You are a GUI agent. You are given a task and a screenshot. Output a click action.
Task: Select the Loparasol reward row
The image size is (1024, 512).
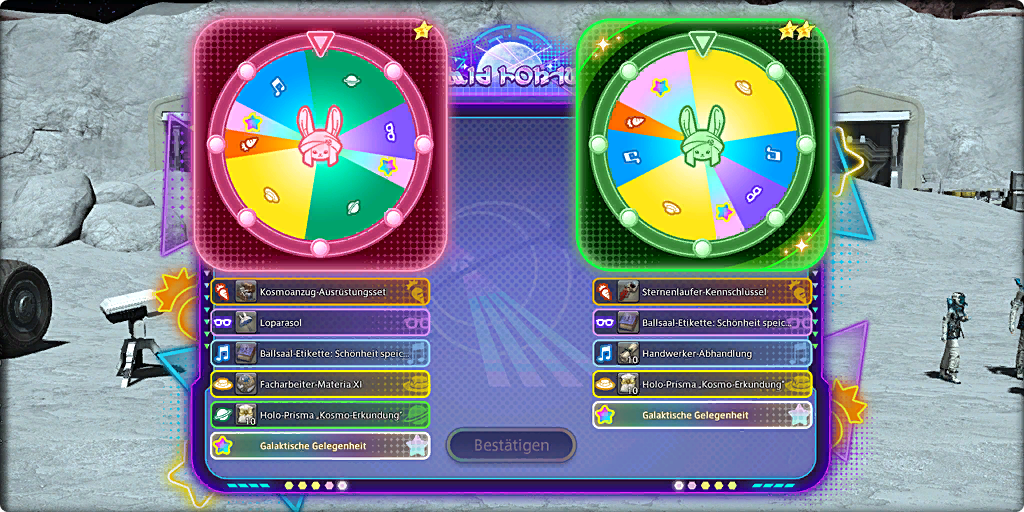(x=320, y=323)
